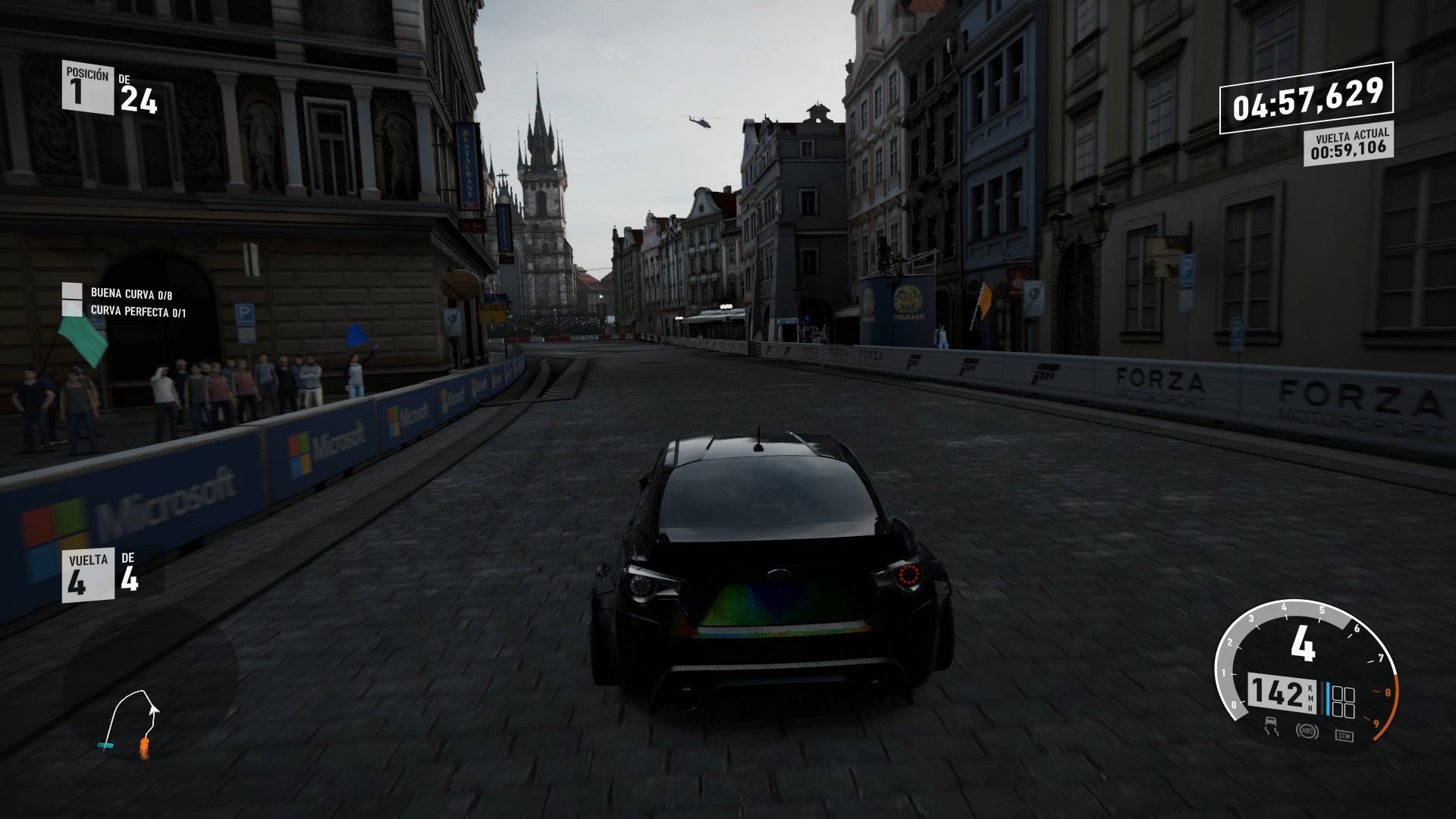Click the ABS indicator icon
This screenshot has width=1456, height=819.
1309,732
